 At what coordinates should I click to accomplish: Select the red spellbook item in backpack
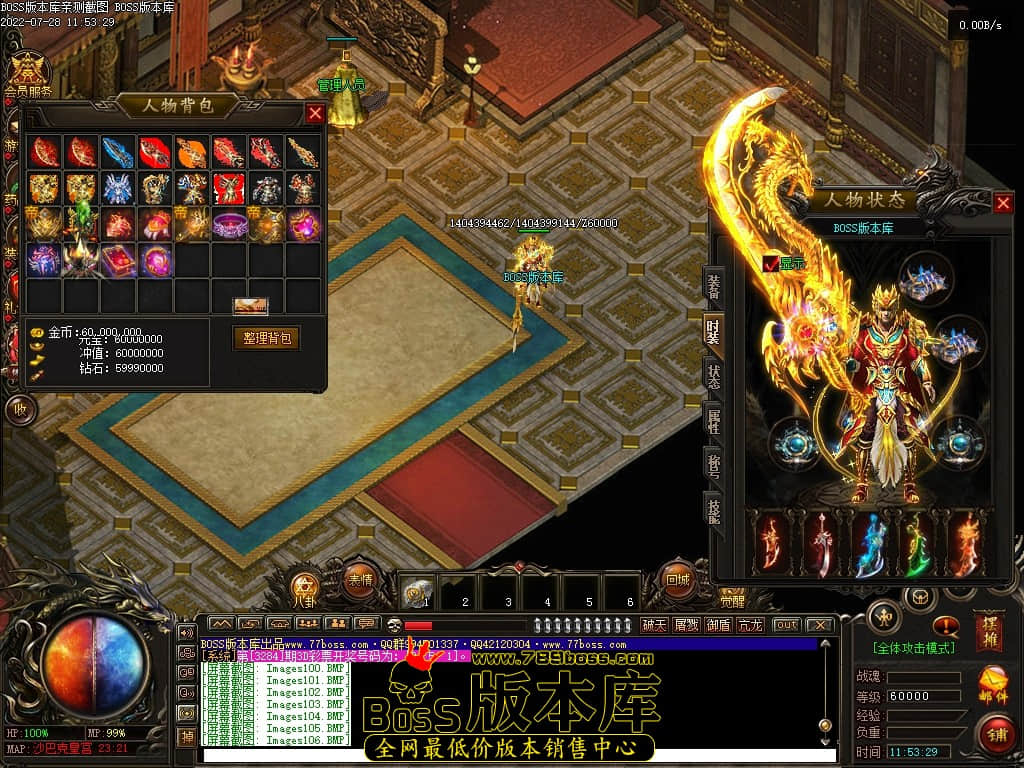118,260
